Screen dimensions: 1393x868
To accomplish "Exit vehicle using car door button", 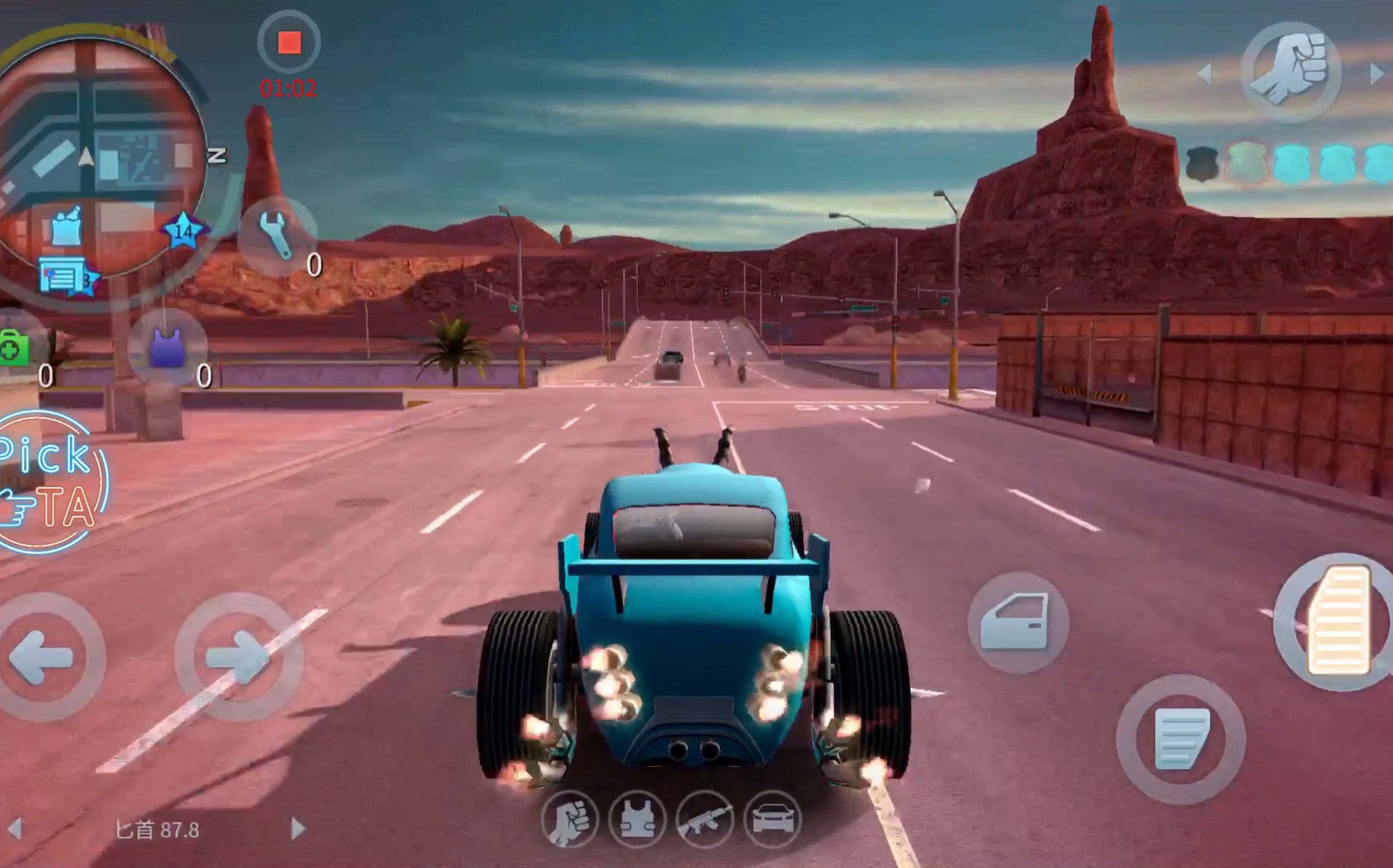I will pos(1018,622).
